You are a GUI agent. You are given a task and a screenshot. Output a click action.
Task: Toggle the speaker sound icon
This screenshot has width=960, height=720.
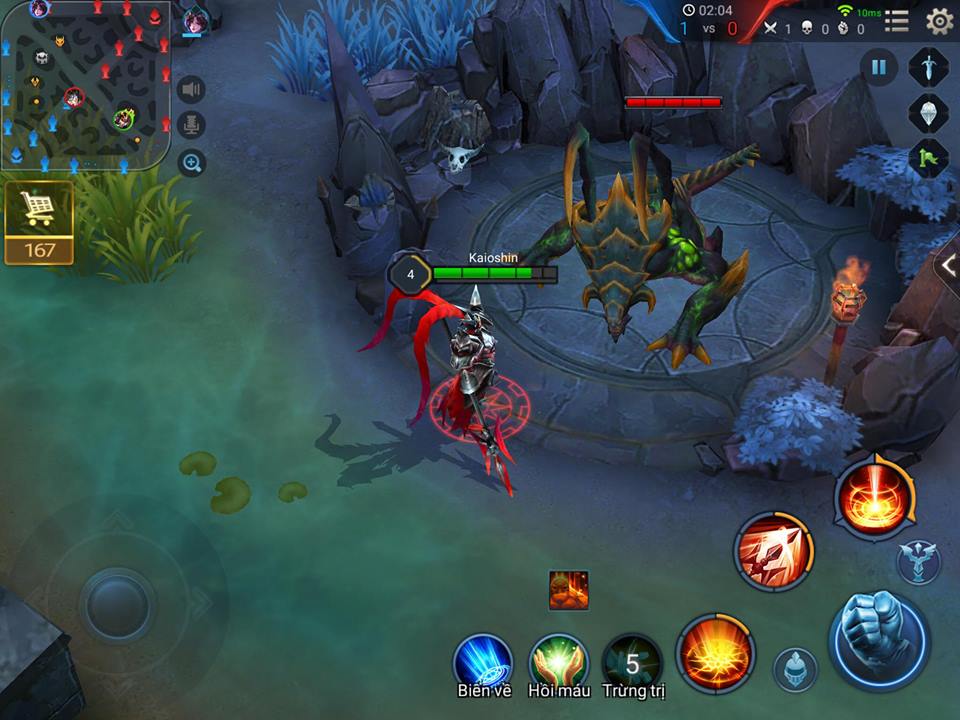[x=192, y=90]
